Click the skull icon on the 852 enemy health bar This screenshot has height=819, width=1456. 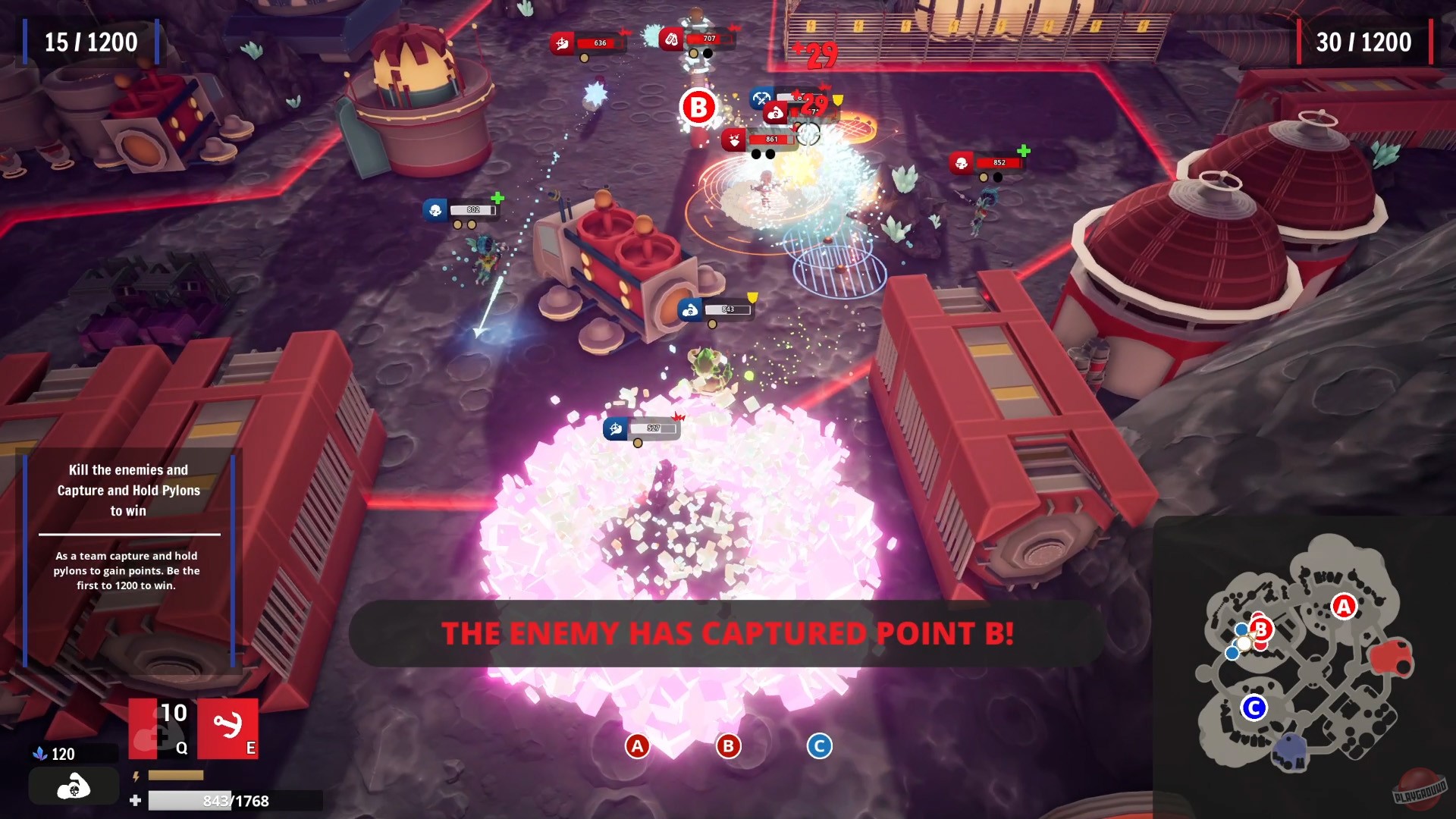tap(960, 161)
